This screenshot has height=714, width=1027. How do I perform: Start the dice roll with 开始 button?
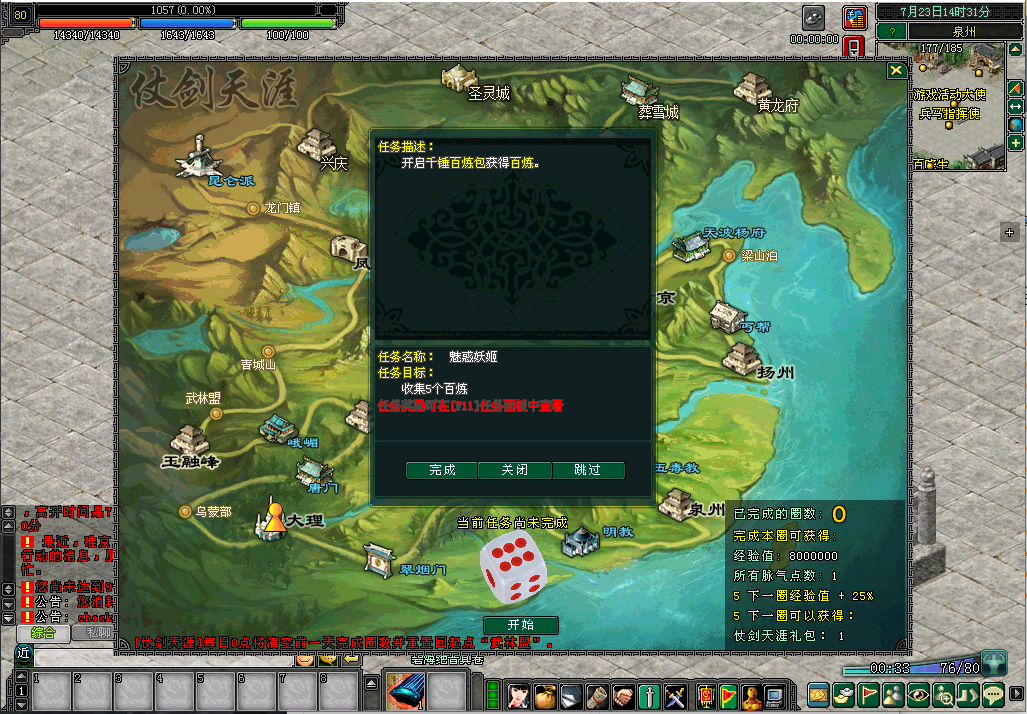(520, 625)
